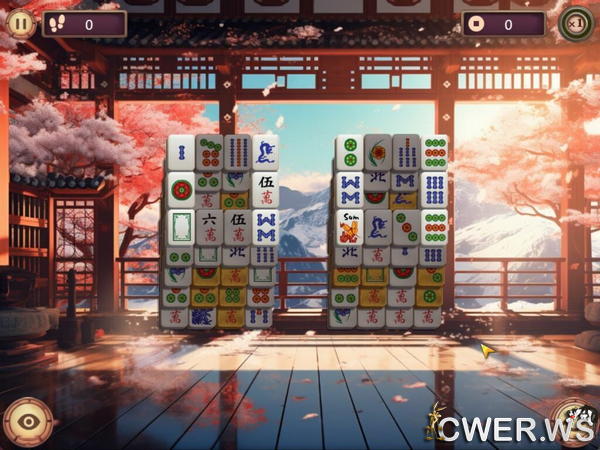
Task: Select the 六萬 character tile
Action: click(x=209, y=225)
